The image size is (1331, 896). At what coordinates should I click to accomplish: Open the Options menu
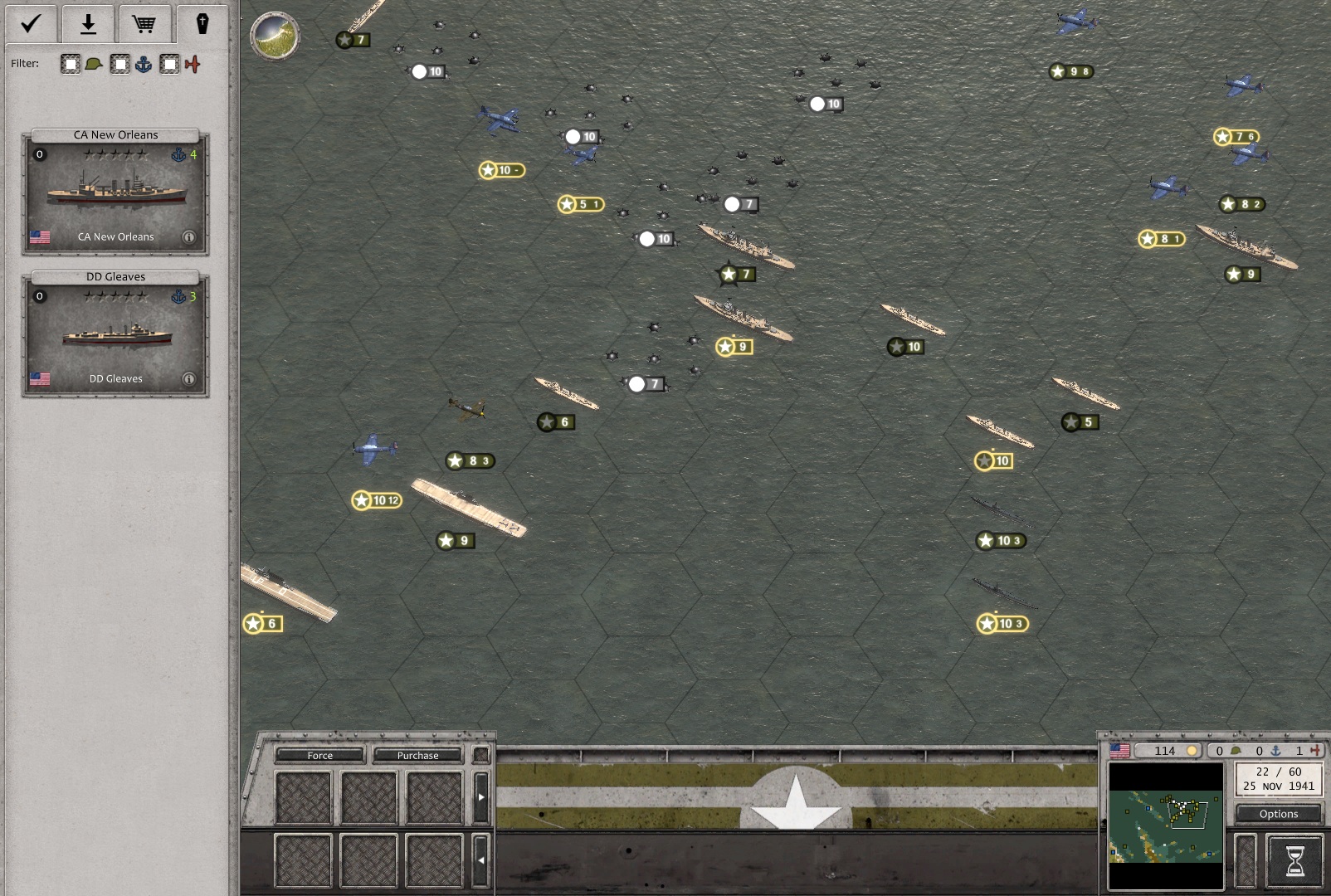[1277, 814]
